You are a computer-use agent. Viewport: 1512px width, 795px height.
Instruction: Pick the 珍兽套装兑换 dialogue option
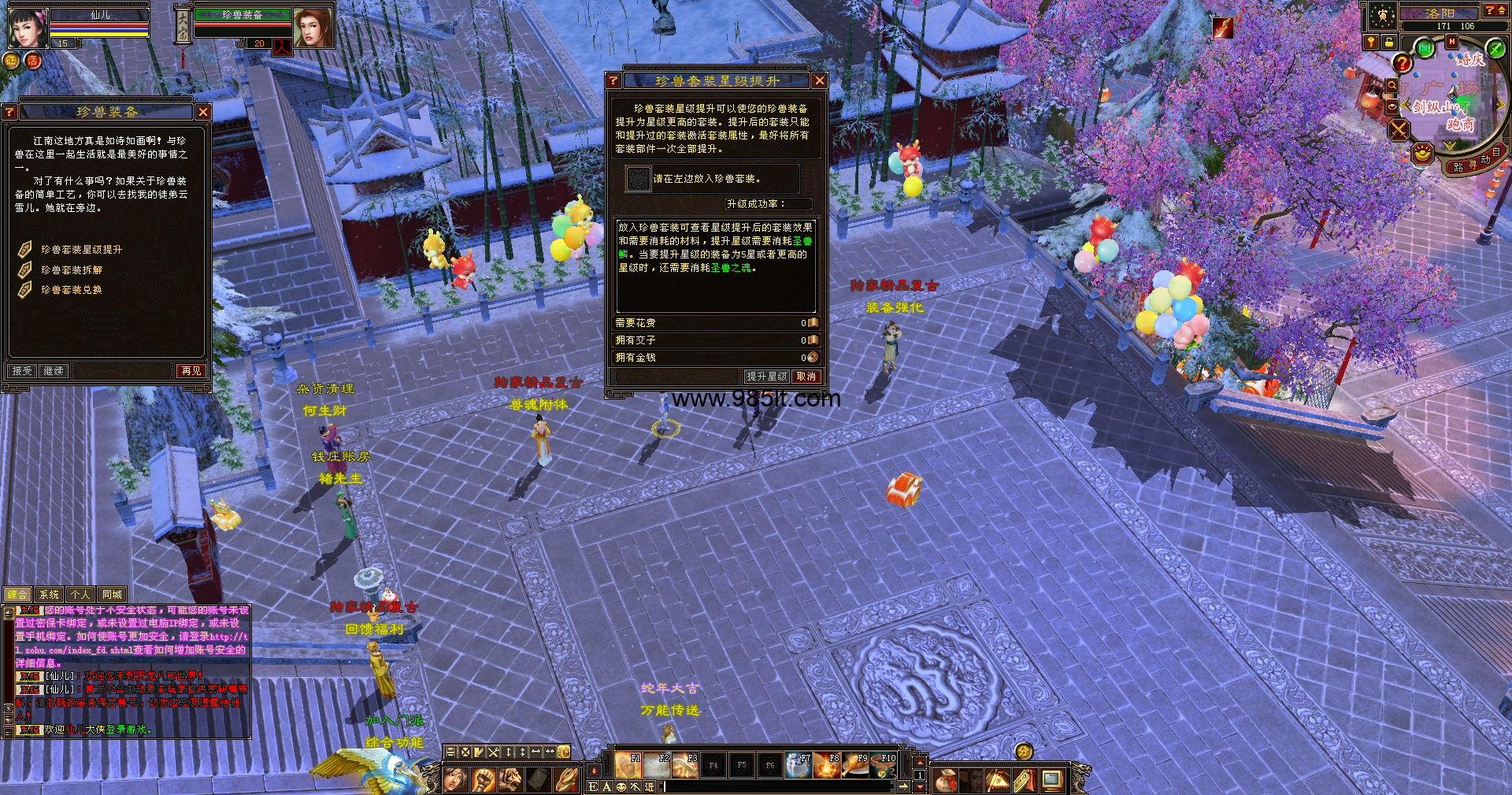click(71, 290)
